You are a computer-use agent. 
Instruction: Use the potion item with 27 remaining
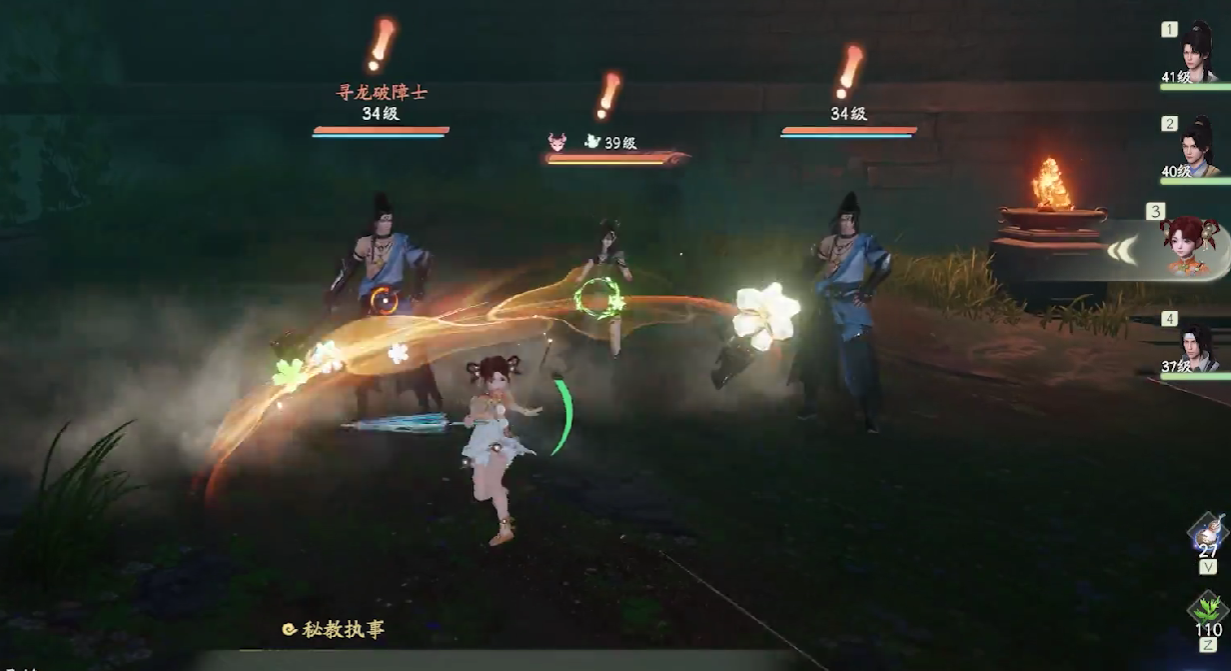pyautogui.click(x=1208, y=531)
